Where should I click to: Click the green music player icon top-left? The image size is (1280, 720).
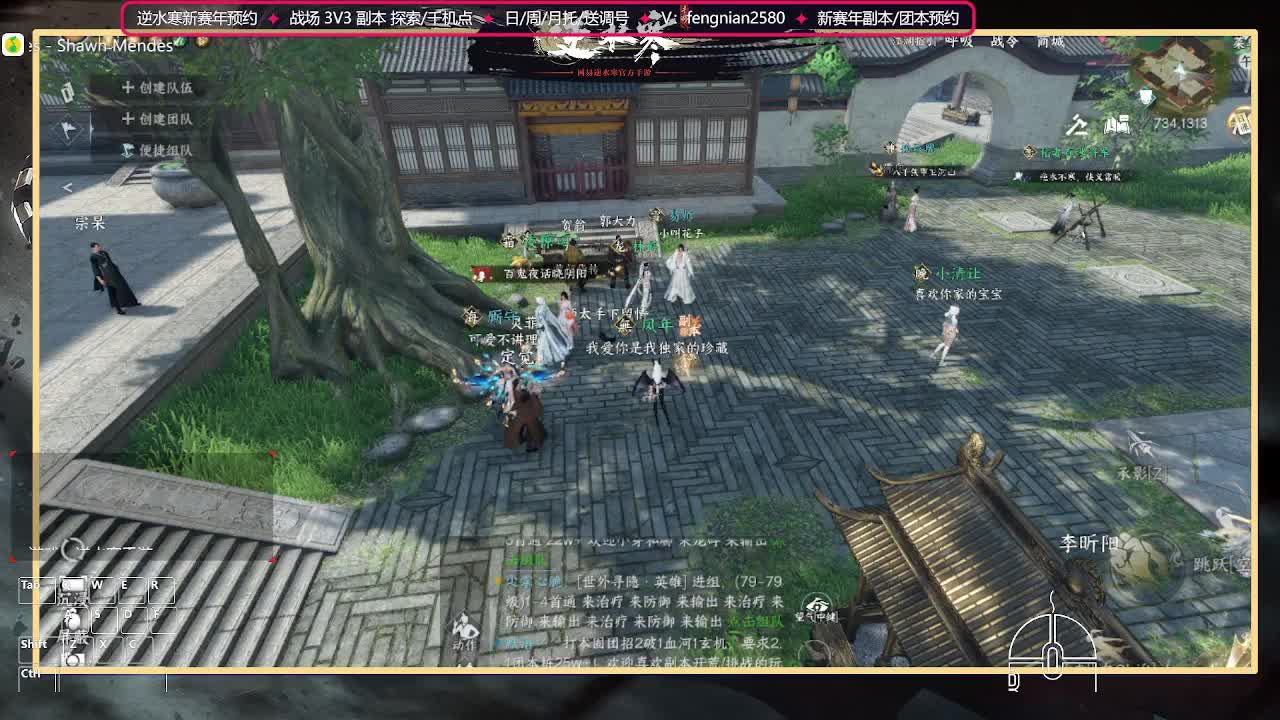pyautogui.click(x=12, y=44)
